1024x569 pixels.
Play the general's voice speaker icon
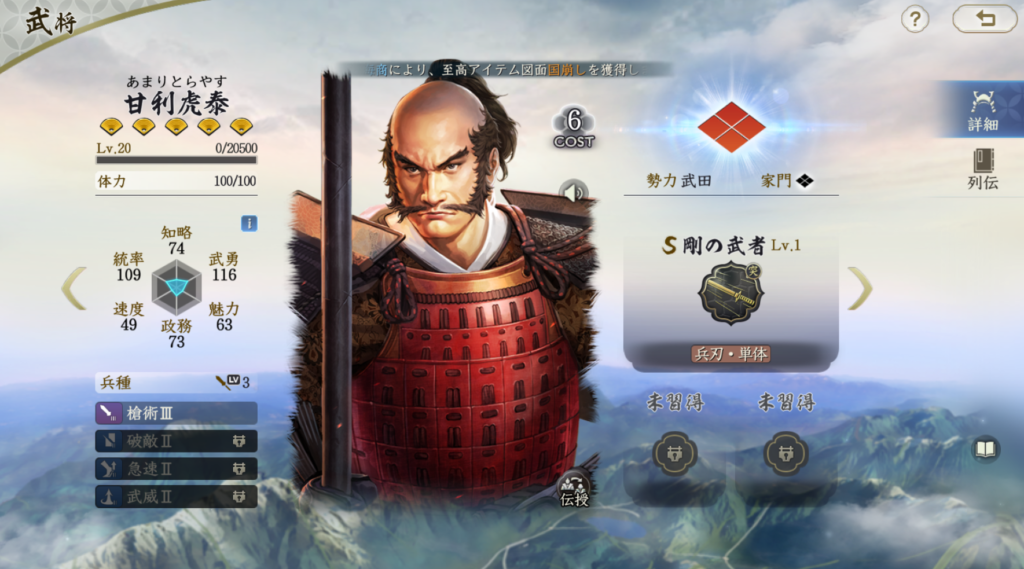tap(573, 191)
